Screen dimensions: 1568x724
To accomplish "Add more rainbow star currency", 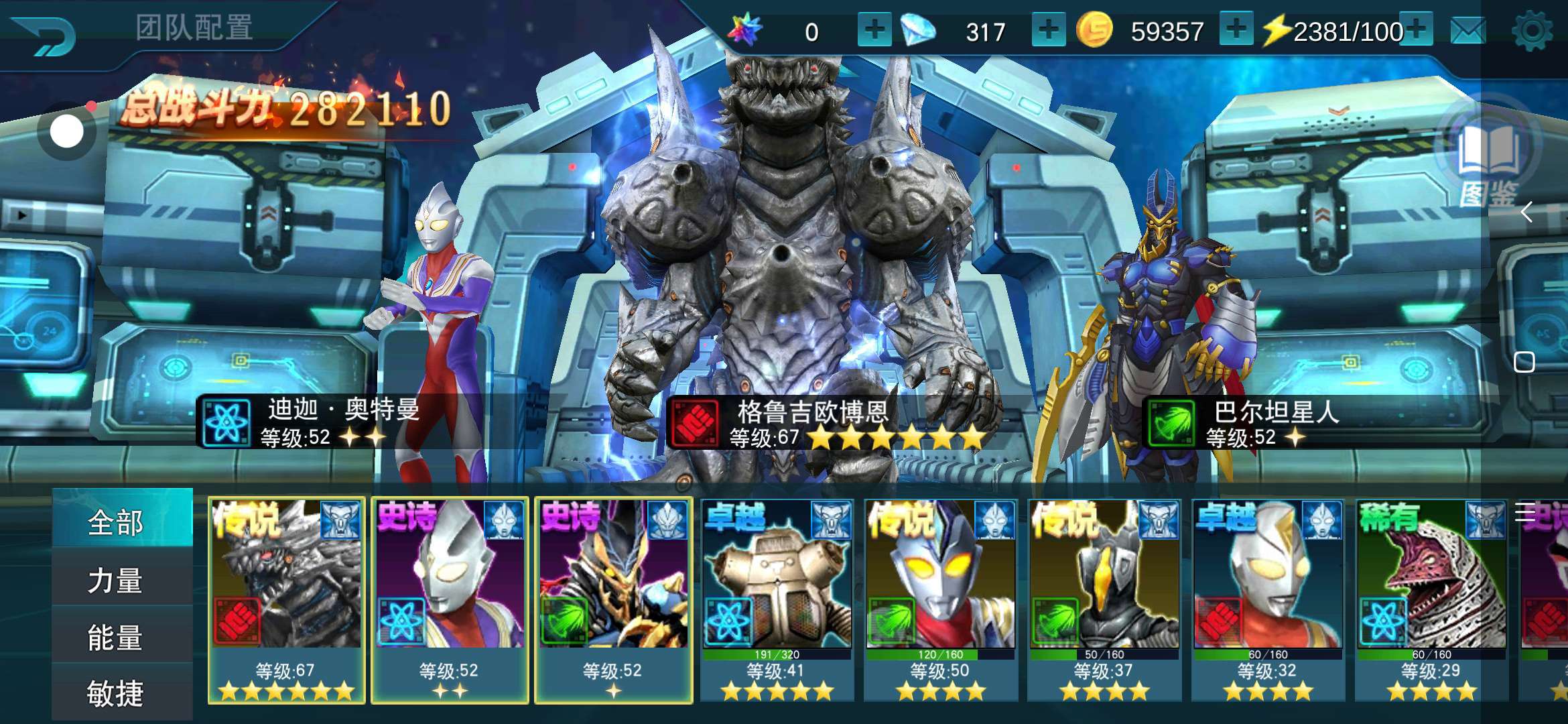I will [874, 30].
